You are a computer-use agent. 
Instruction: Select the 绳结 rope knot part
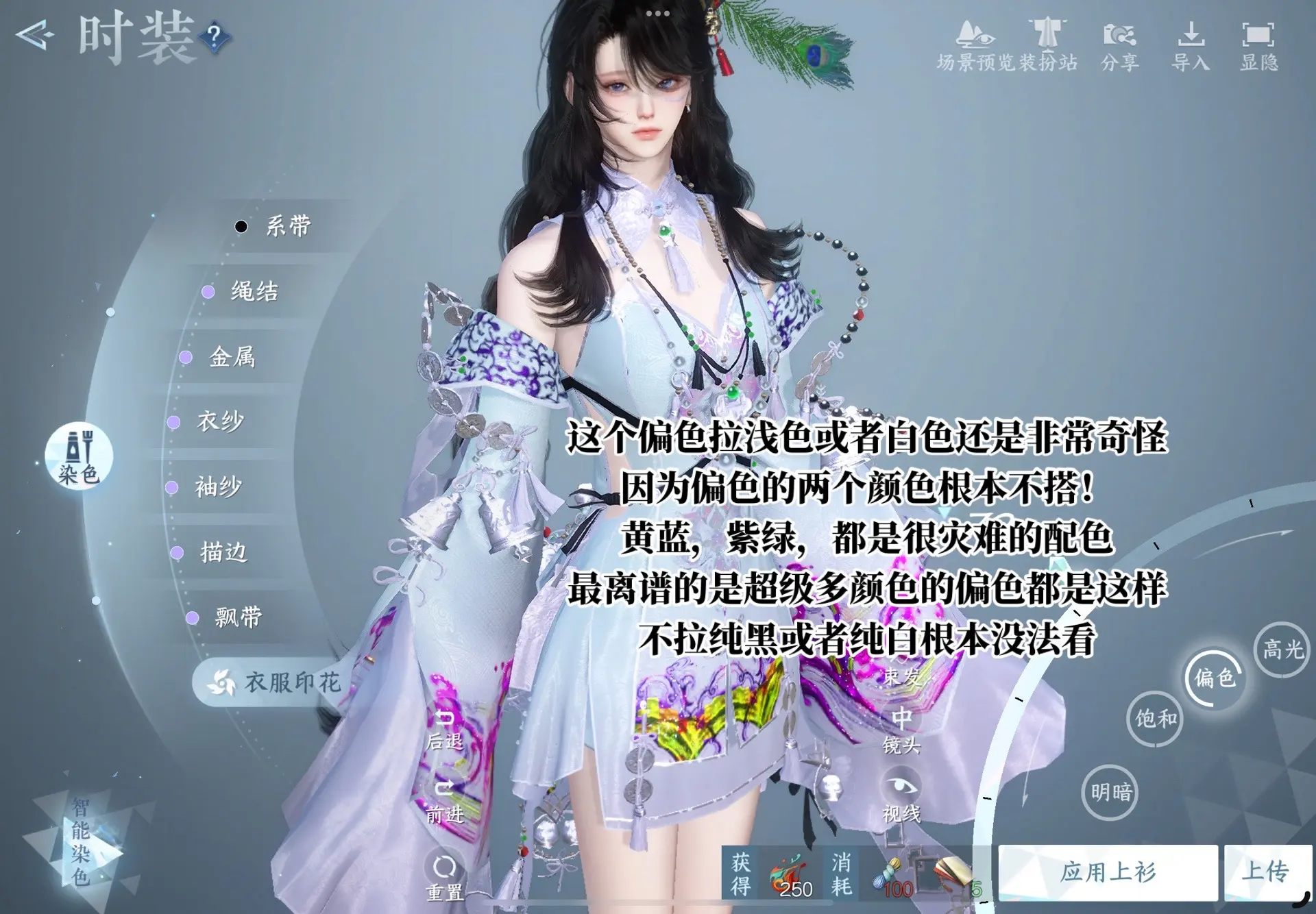pyautogui.click(x=254, y=291)
